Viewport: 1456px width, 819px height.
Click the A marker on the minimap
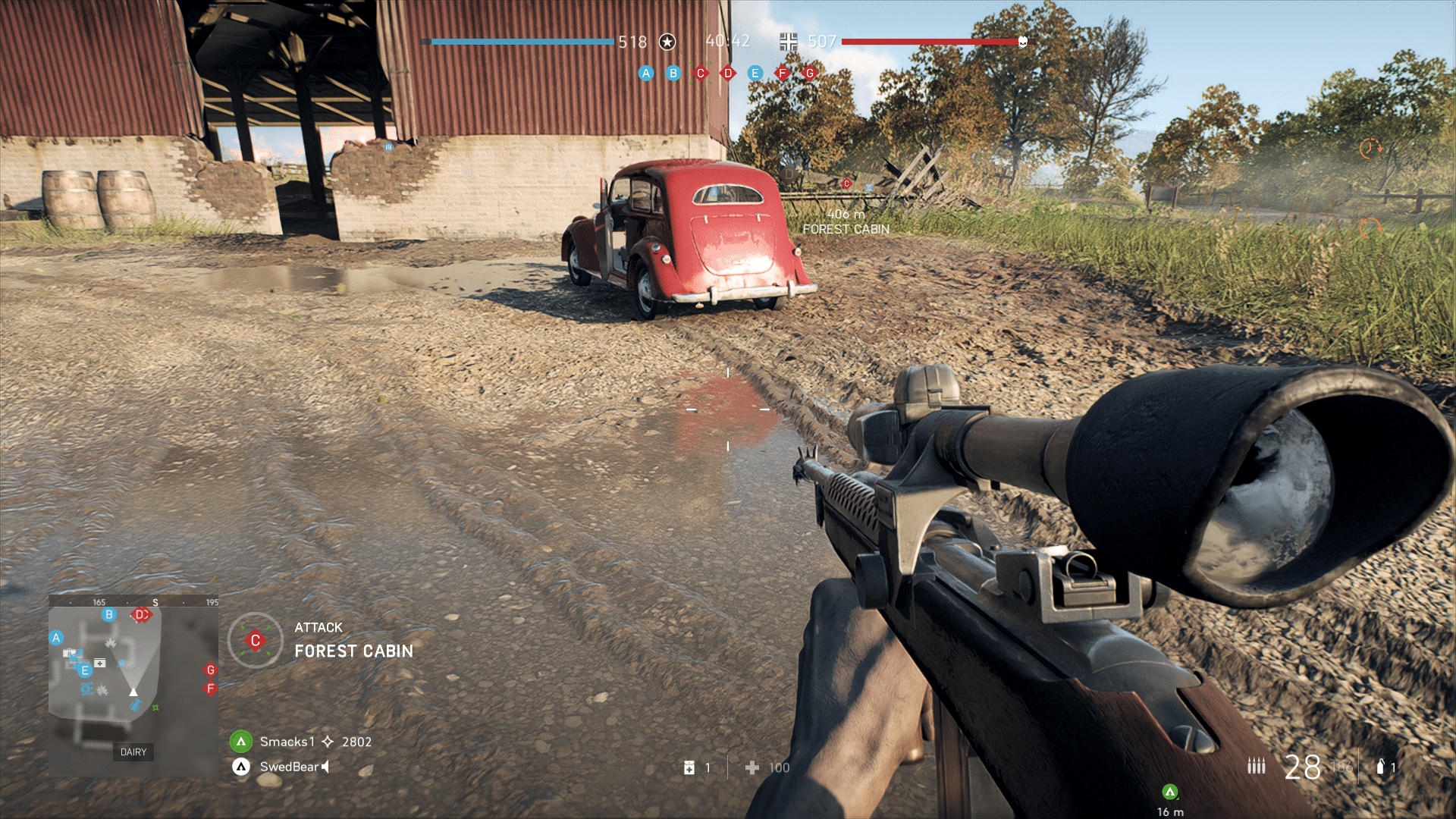56,638
